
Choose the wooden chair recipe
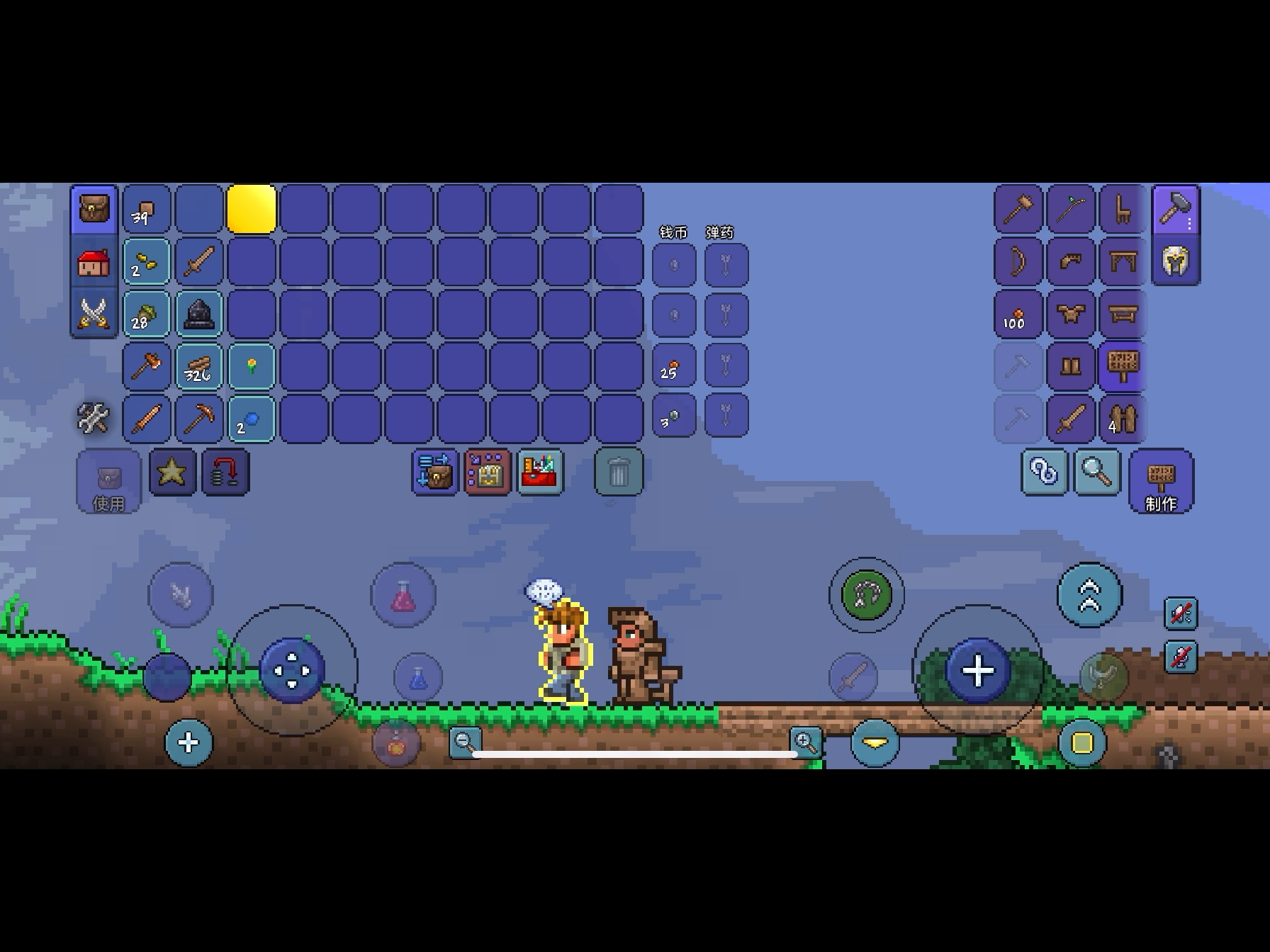(x=1123, y=210)
